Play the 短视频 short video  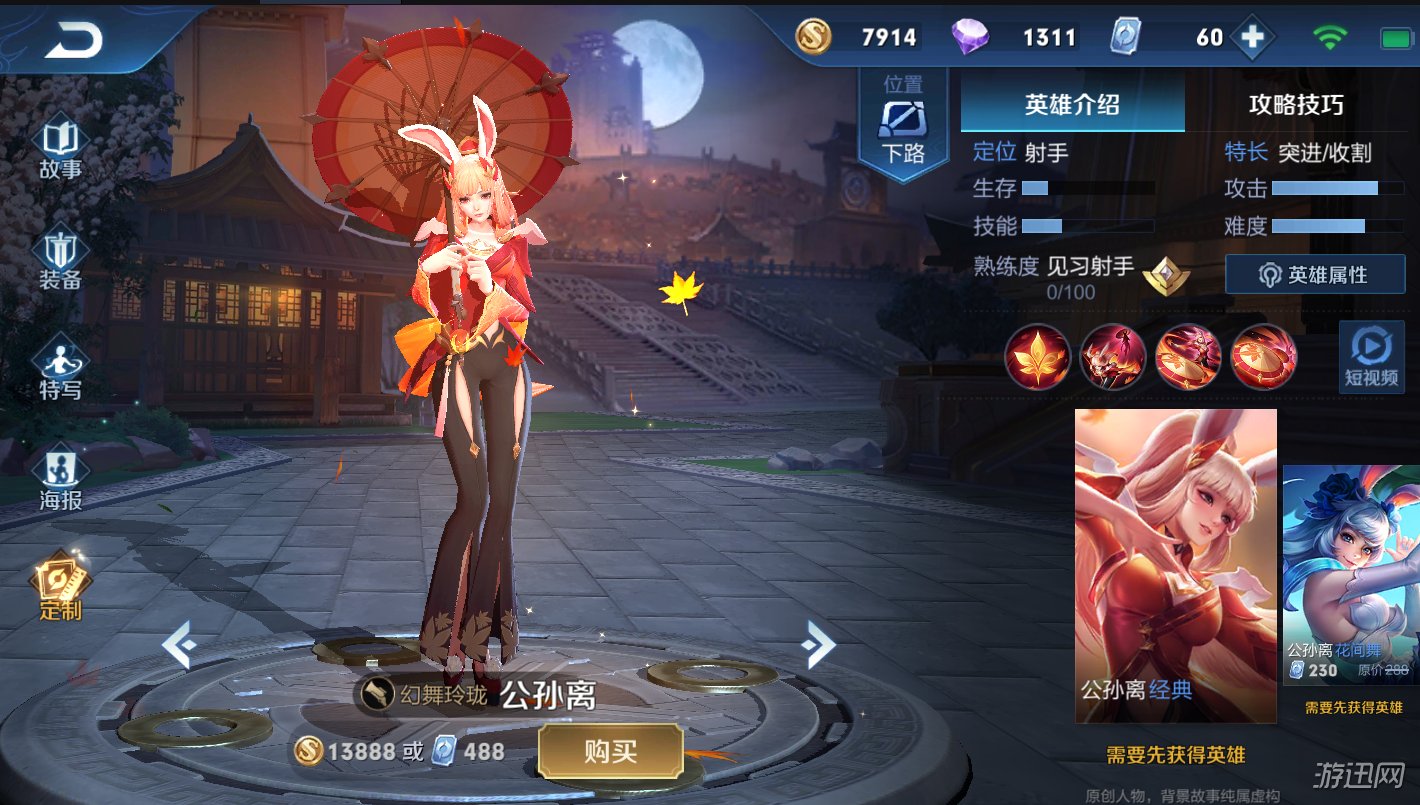(1371, 356)
